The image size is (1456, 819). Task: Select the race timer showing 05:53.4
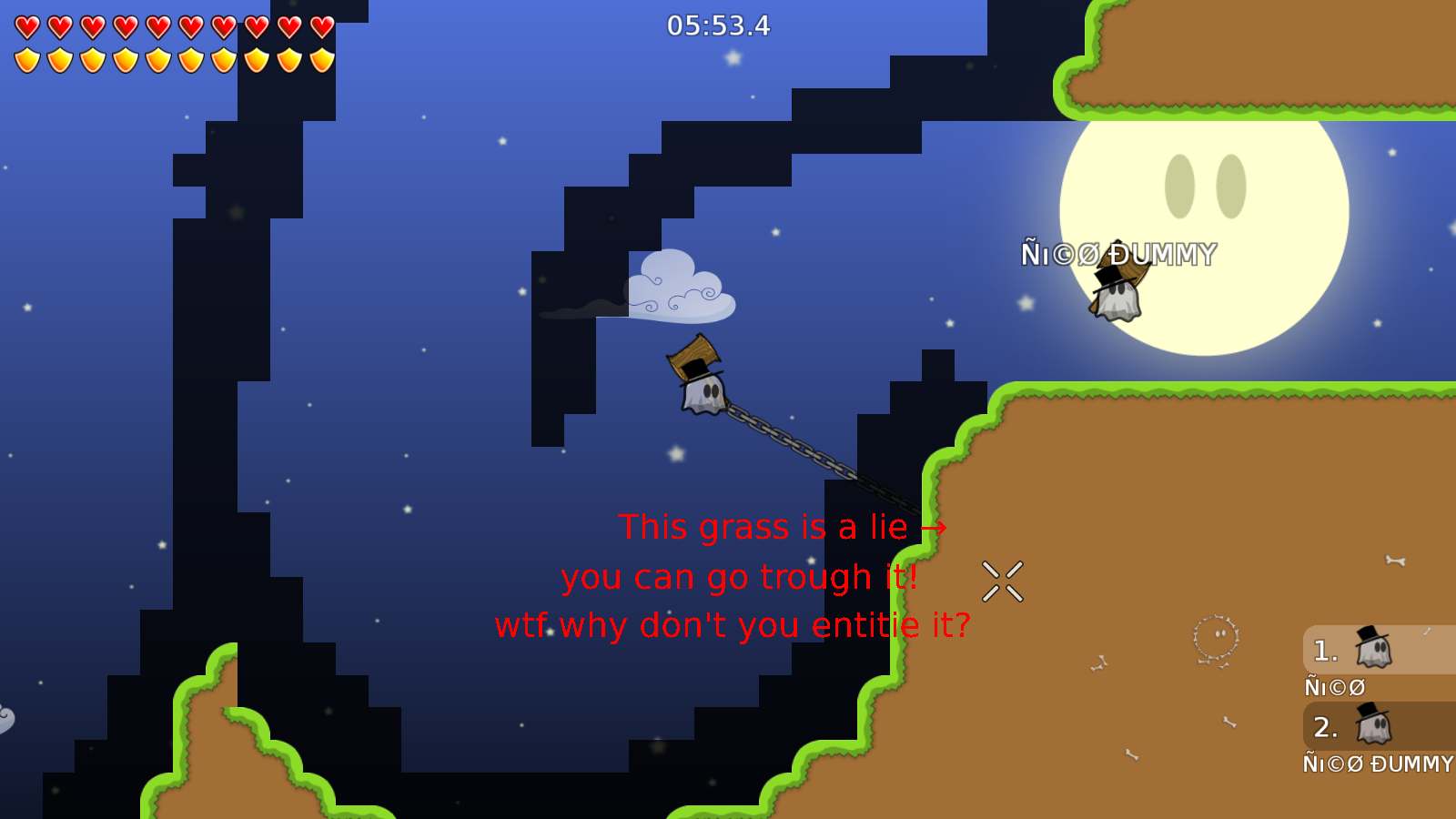pos(718,26)
